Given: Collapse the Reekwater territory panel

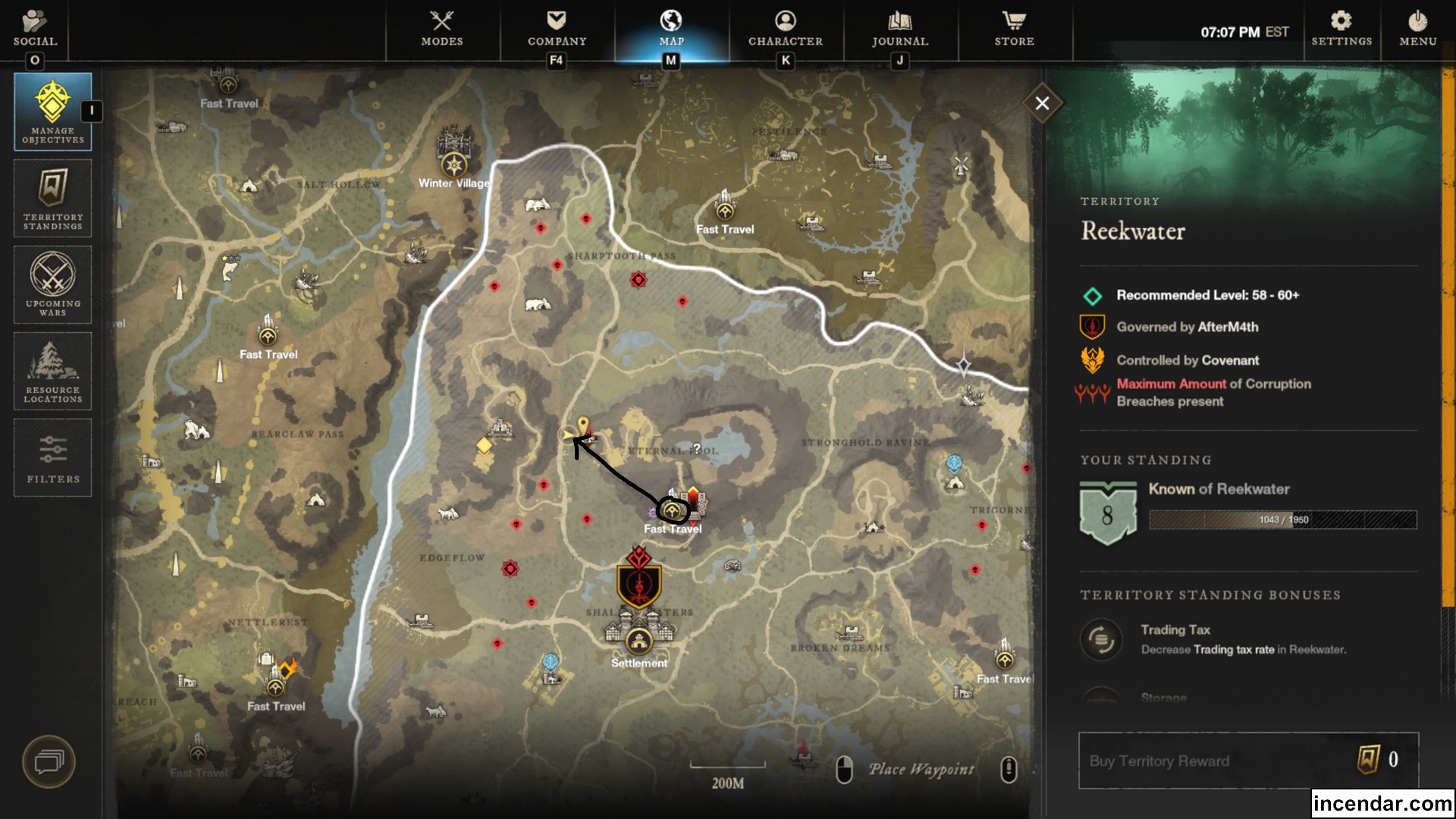Looking at the screenshot, I should coord(1043,103).
